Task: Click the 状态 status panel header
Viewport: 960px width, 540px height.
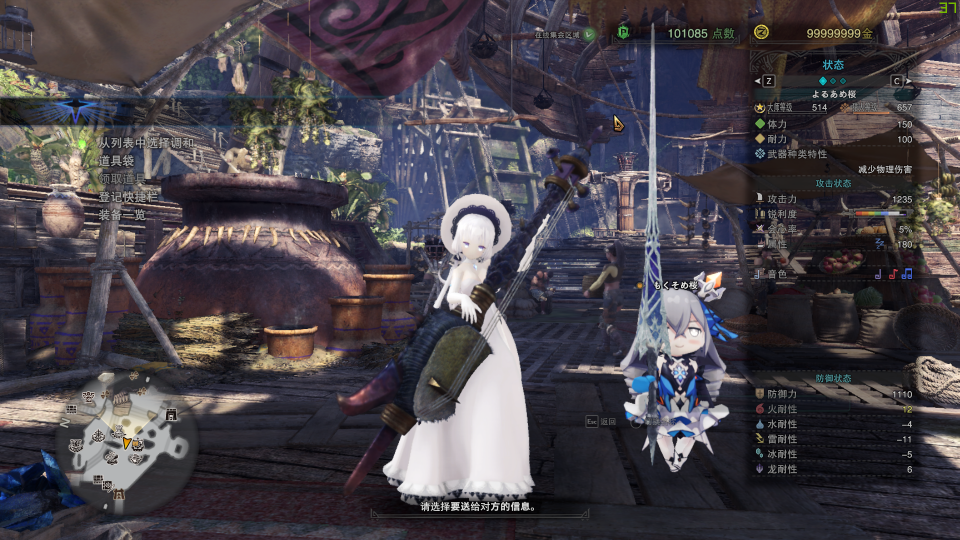Action: (832, 65)
